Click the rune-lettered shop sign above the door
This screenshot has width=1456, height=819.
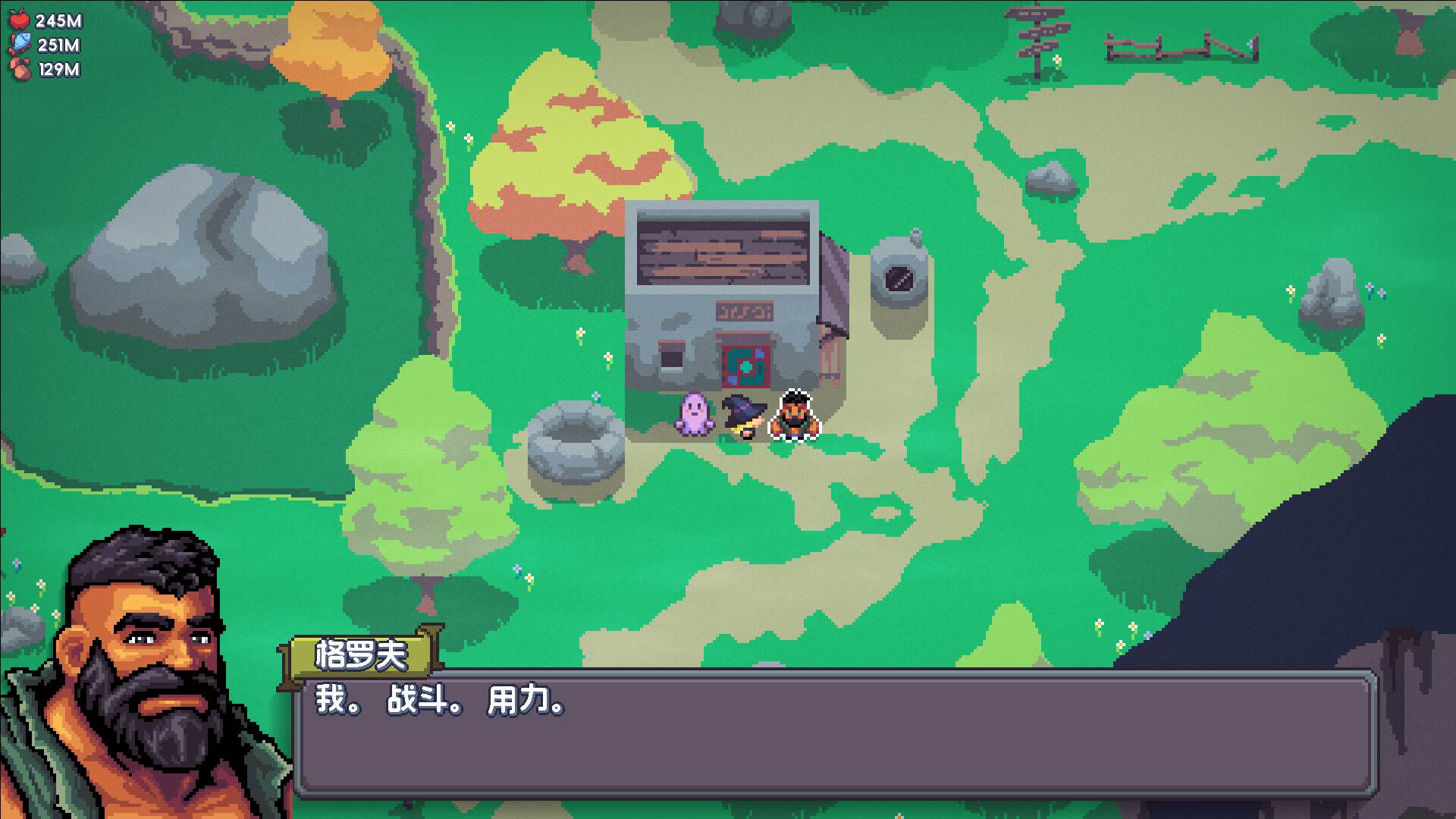(745, 312)
